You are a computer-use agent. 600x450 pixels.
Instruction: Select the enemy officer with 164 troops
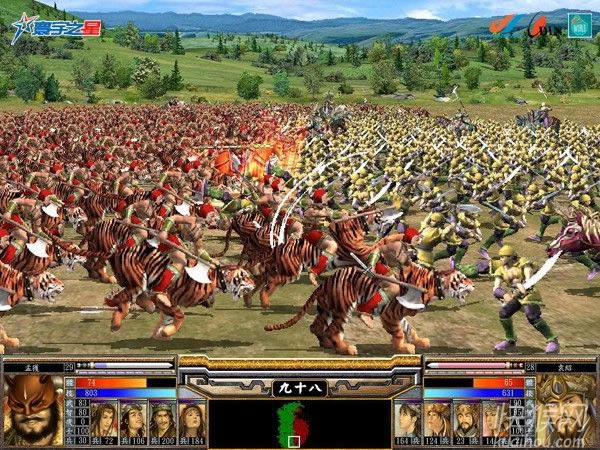coord(408,418)
